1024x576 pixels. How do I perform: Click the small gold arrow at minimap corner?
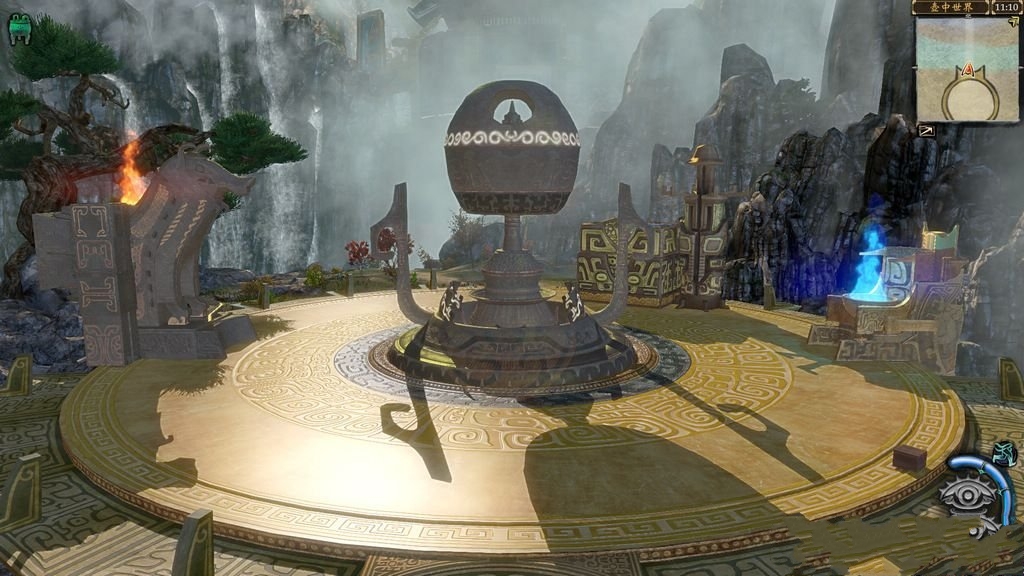(x=1014, y=21)
